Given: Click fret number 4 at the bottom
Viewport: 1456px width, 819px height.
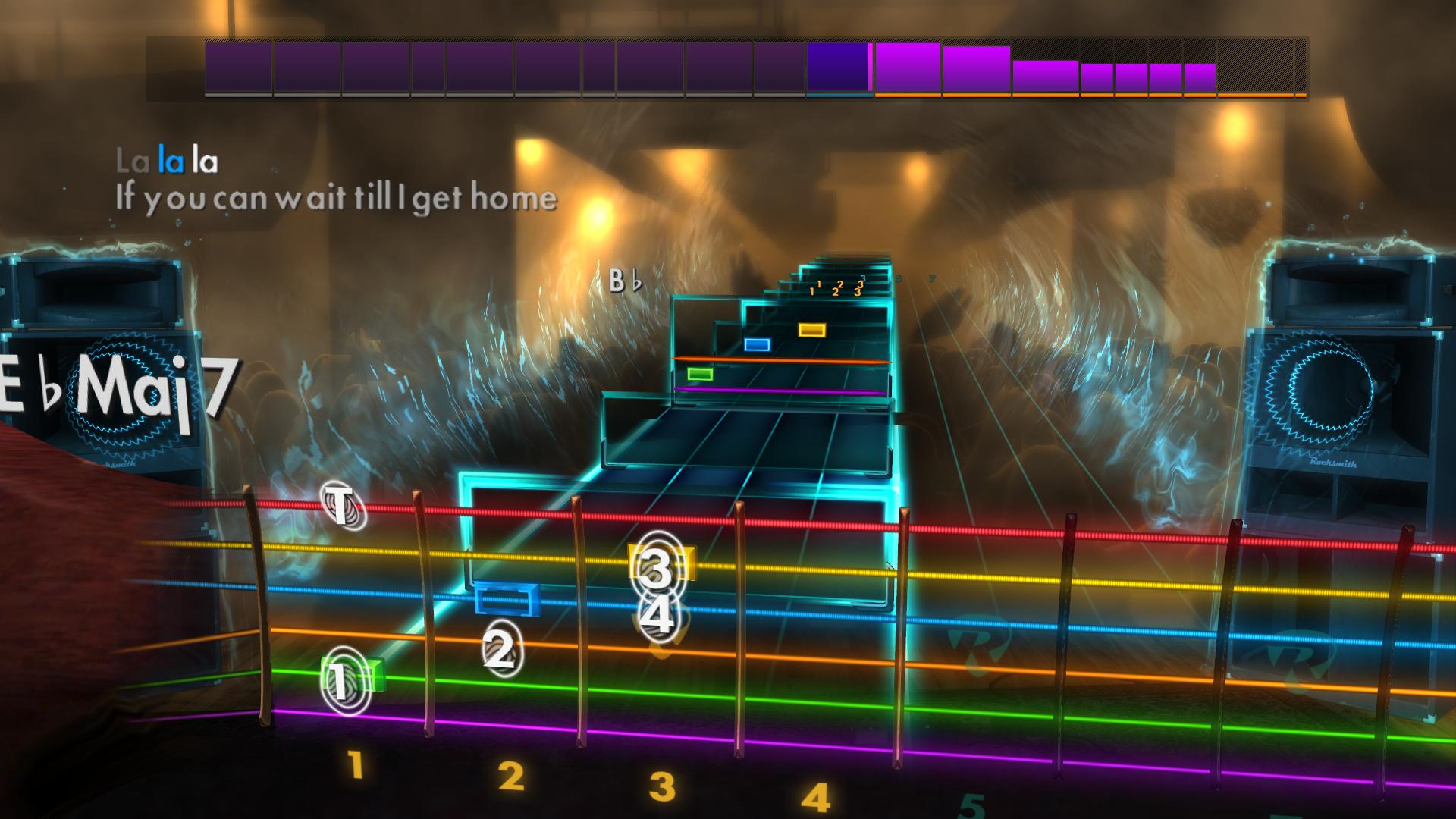Looking at the screenshot, I should [x=815, y=794].
